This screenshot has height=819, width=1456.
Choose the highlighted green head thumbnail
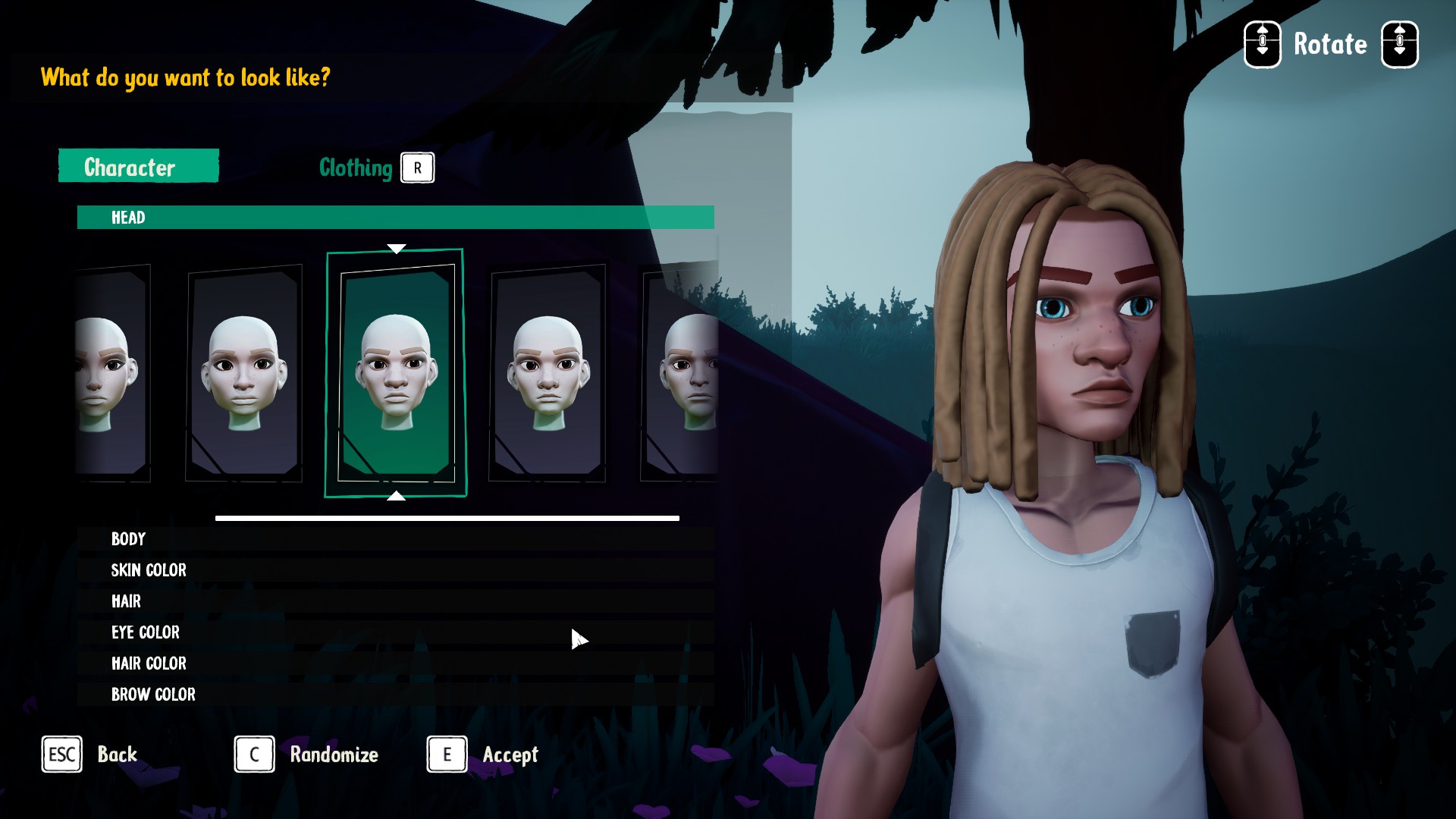tap(396, 373)
